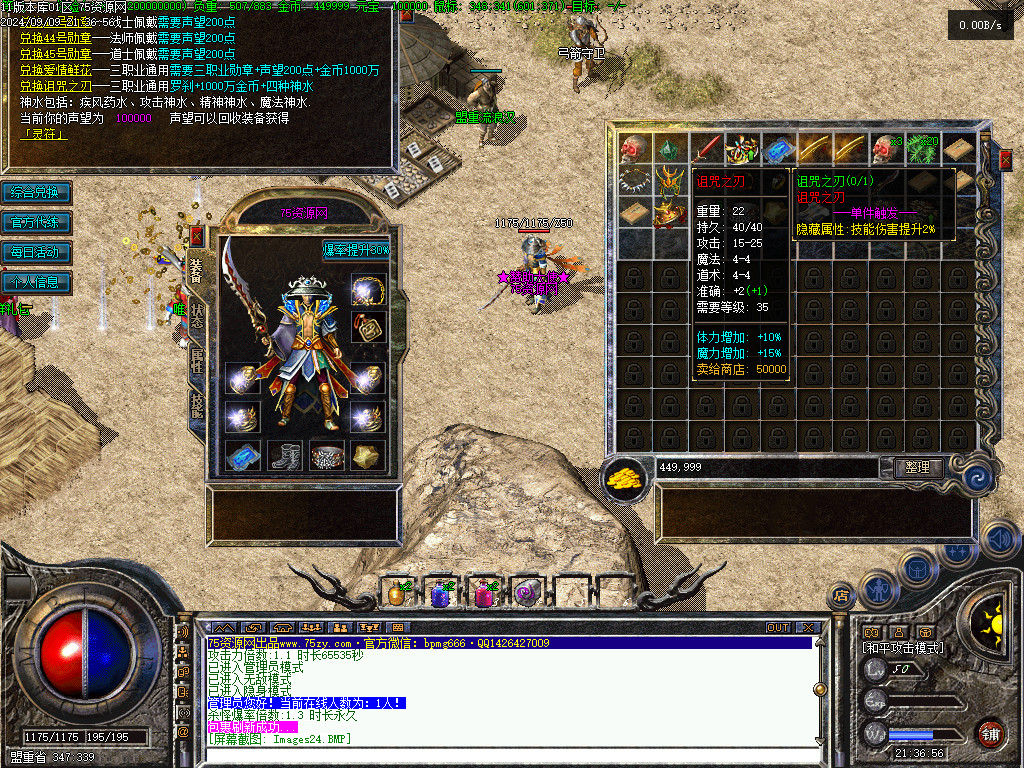Open the 综合兑换 exchange menu

[36, 192]
